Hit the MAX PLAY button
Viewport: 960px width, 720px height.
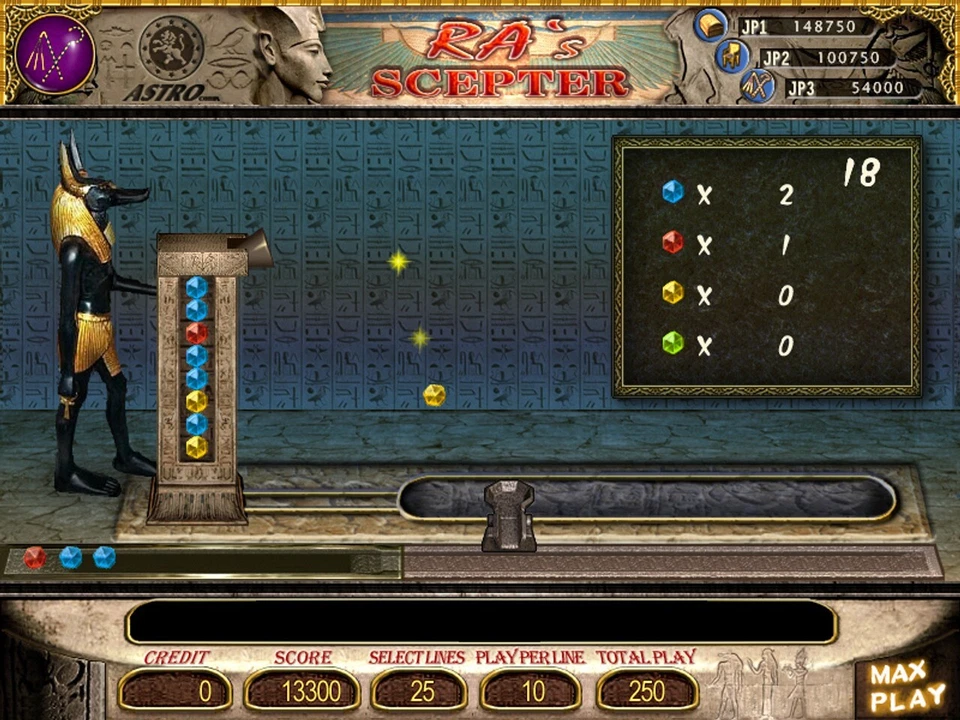(906, 685)
